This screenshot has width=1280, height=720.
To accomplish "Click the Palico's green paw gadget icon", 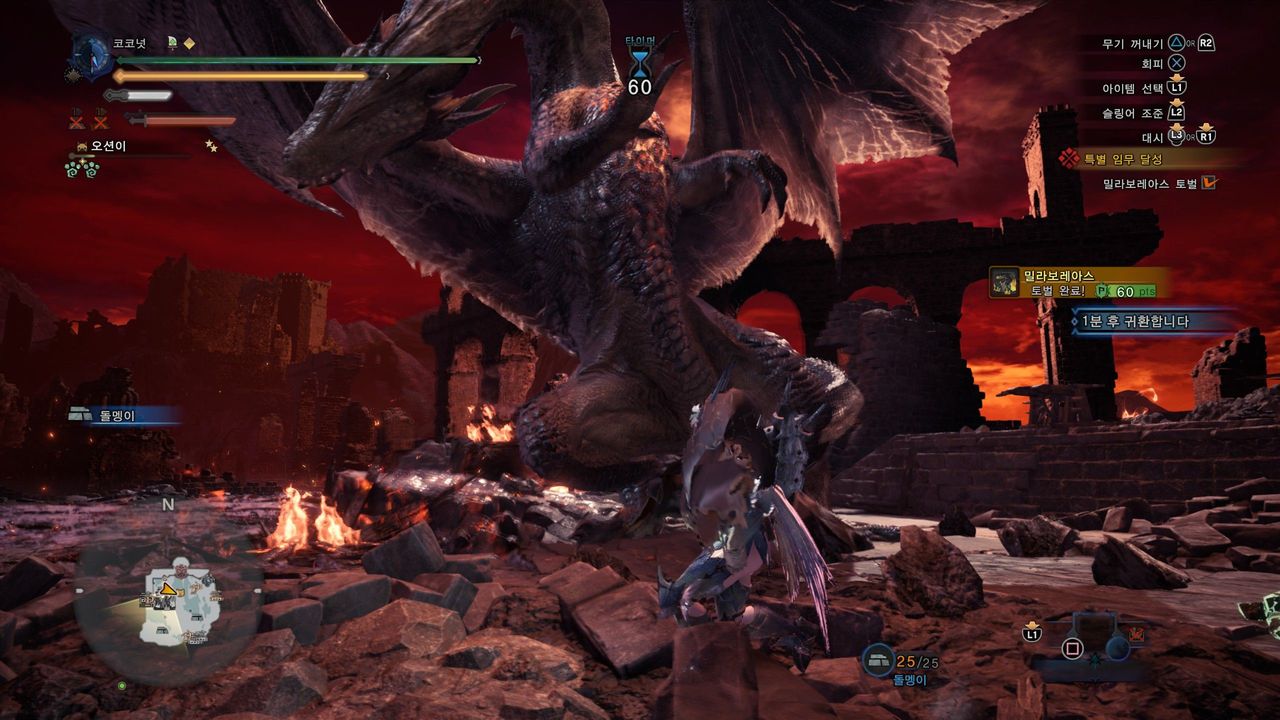I will [81, 168].
